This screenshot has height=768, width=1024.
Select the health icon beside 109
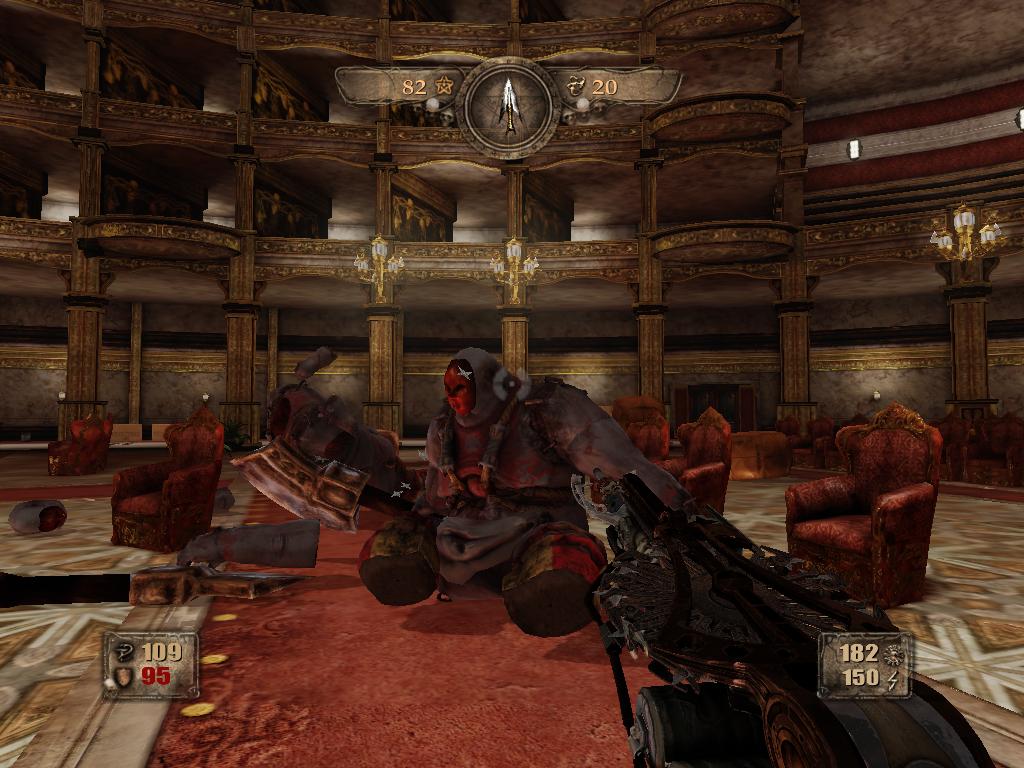click(x=124, y=653)
